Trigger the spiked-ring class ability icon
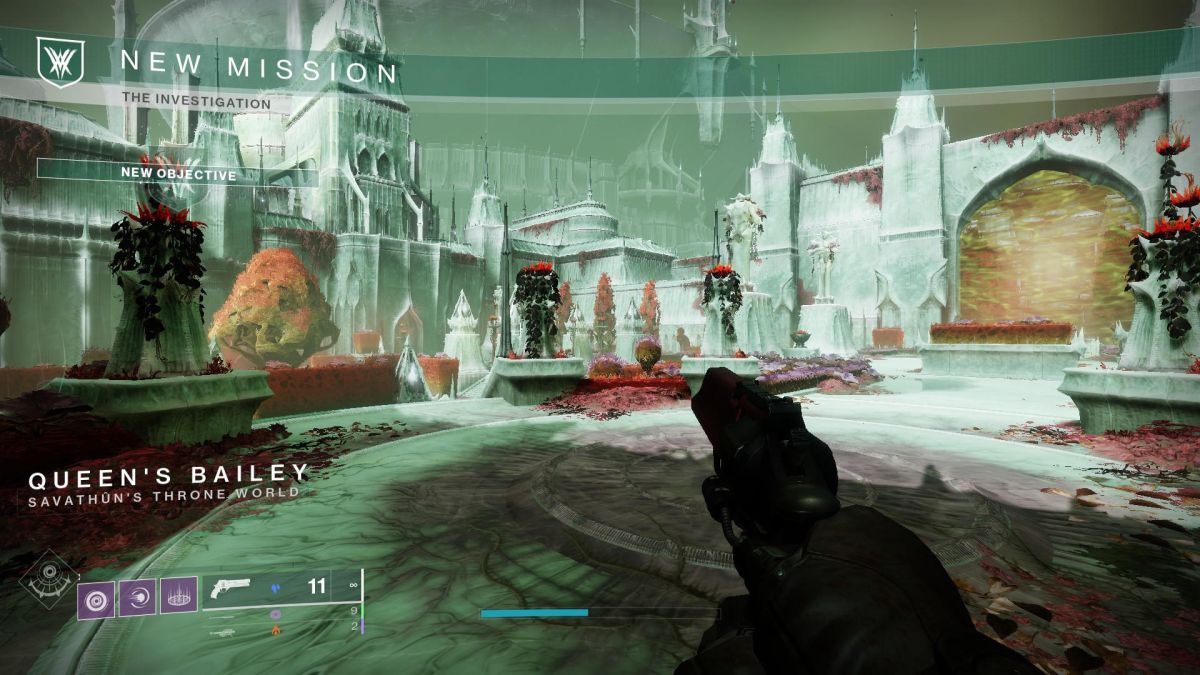This screenshot has height=675, width=1200. coord(178,598)
